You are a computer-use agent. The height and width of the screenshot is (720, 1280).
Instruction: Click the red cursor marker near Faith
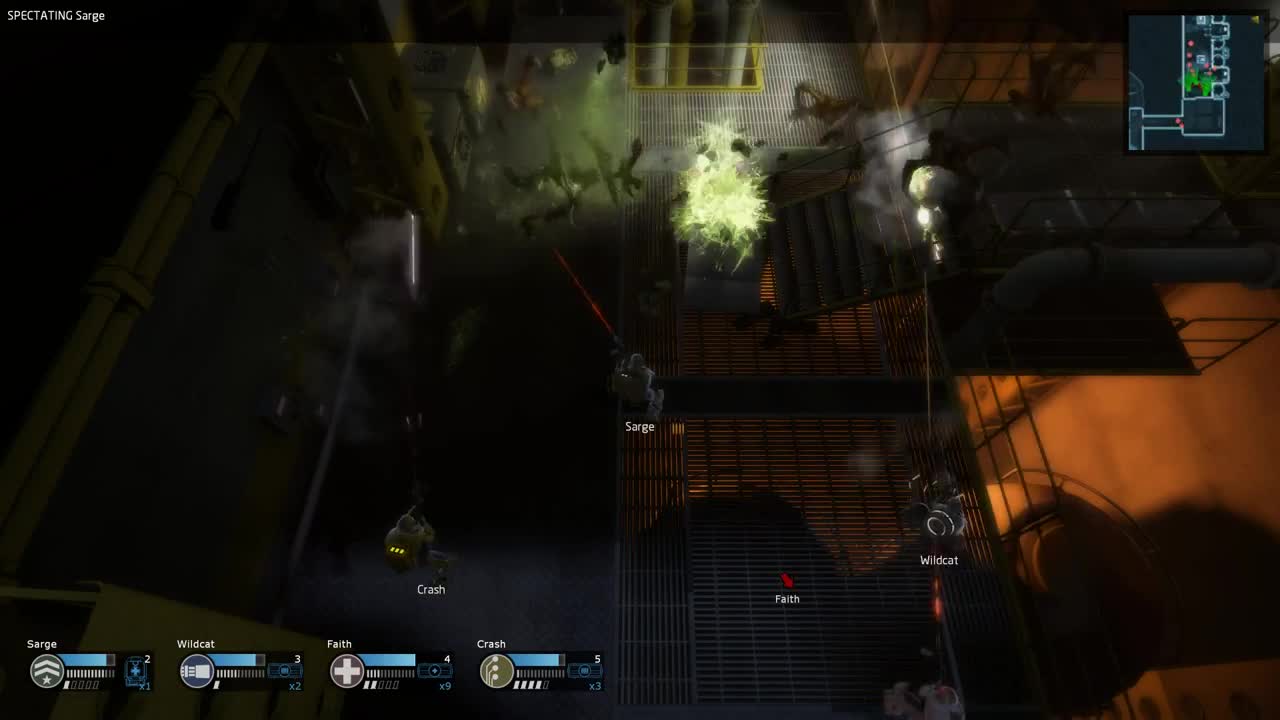786,581
